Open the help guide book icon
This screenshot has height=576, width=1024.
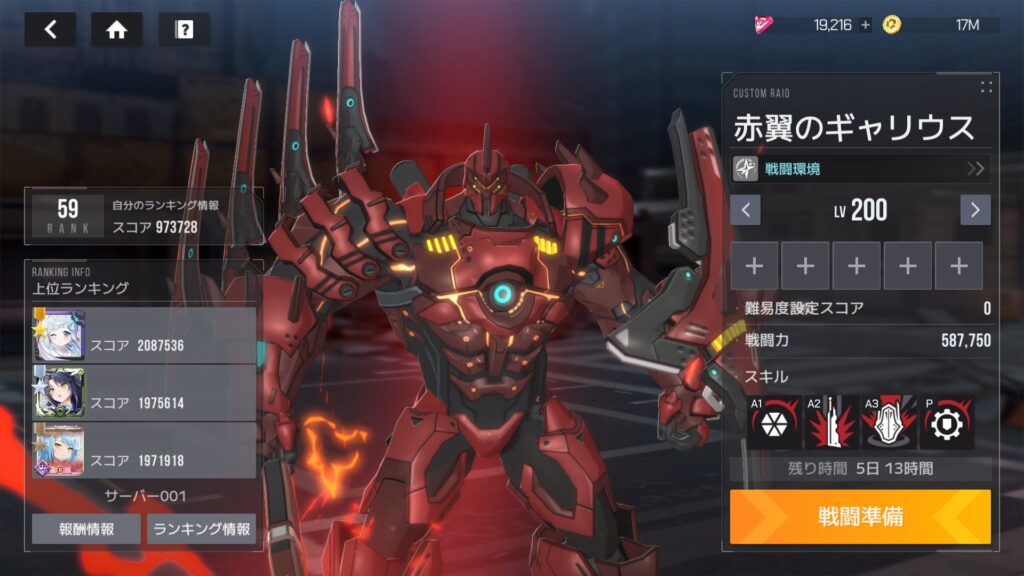184,29
